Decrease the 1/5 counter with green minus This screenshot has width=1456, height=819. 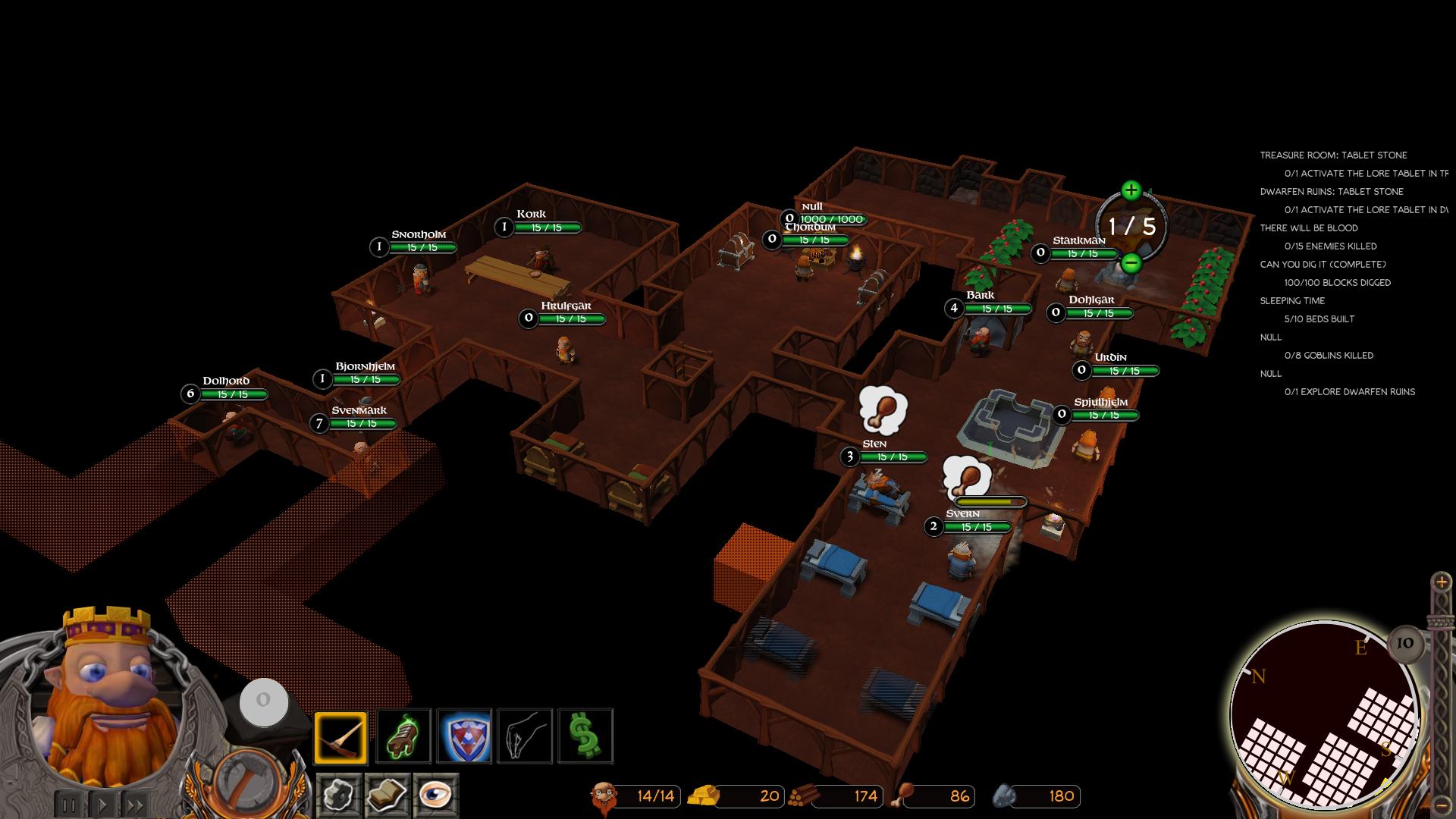tap(1131, 263)
